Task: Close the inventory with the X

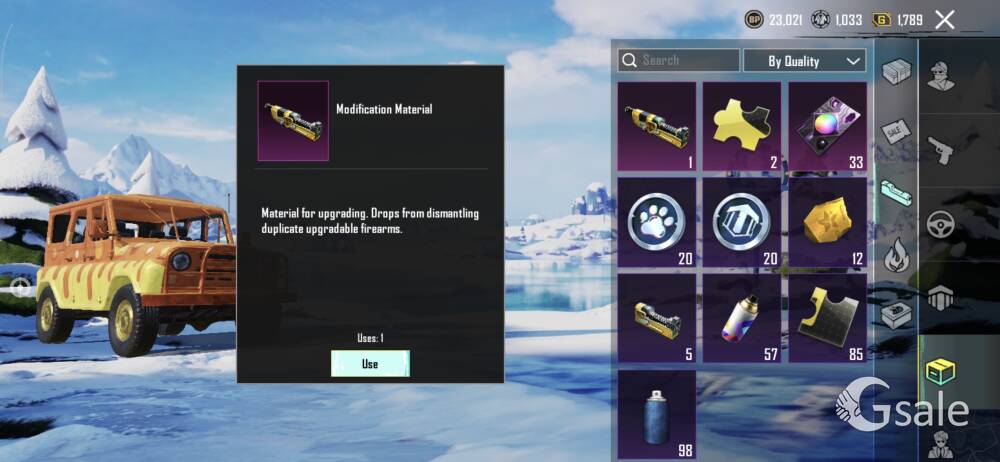Action: coord(944,19)
